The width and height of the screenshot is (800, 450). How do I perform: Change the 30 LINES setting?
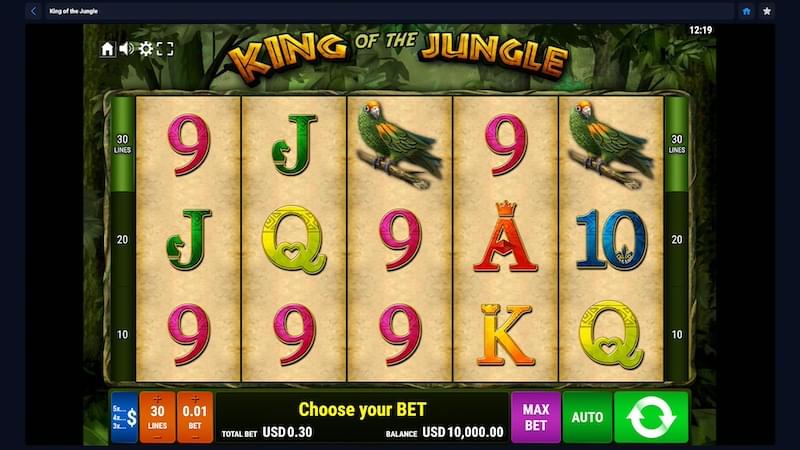[157, 417]
